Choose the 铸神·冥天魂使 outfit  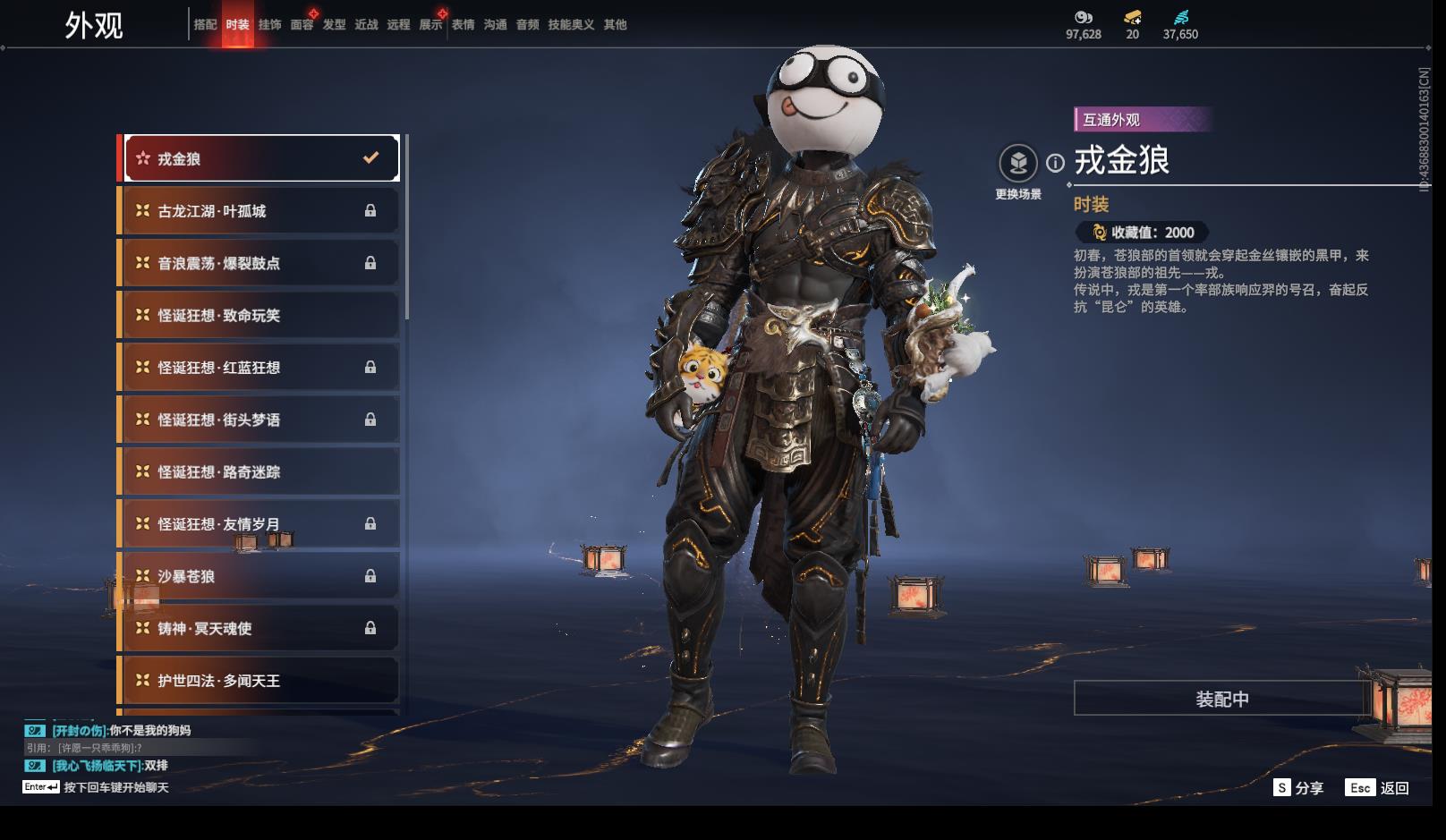point(260,628)
